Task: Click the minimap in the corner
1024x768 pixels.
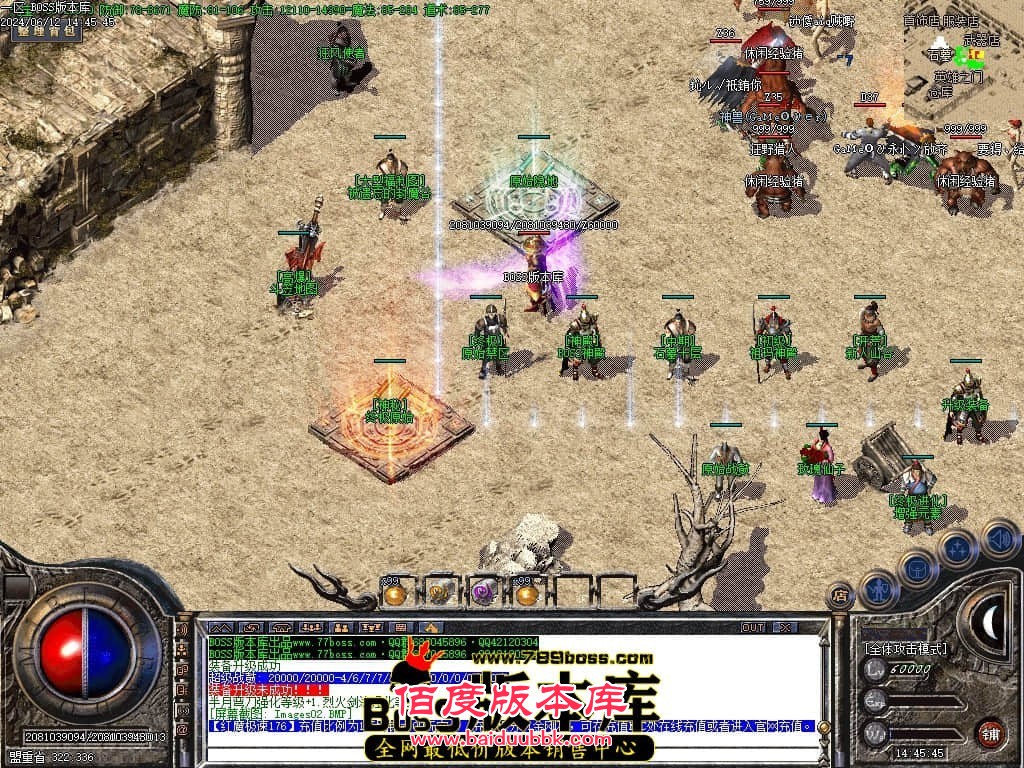Action: pos(962,50)
